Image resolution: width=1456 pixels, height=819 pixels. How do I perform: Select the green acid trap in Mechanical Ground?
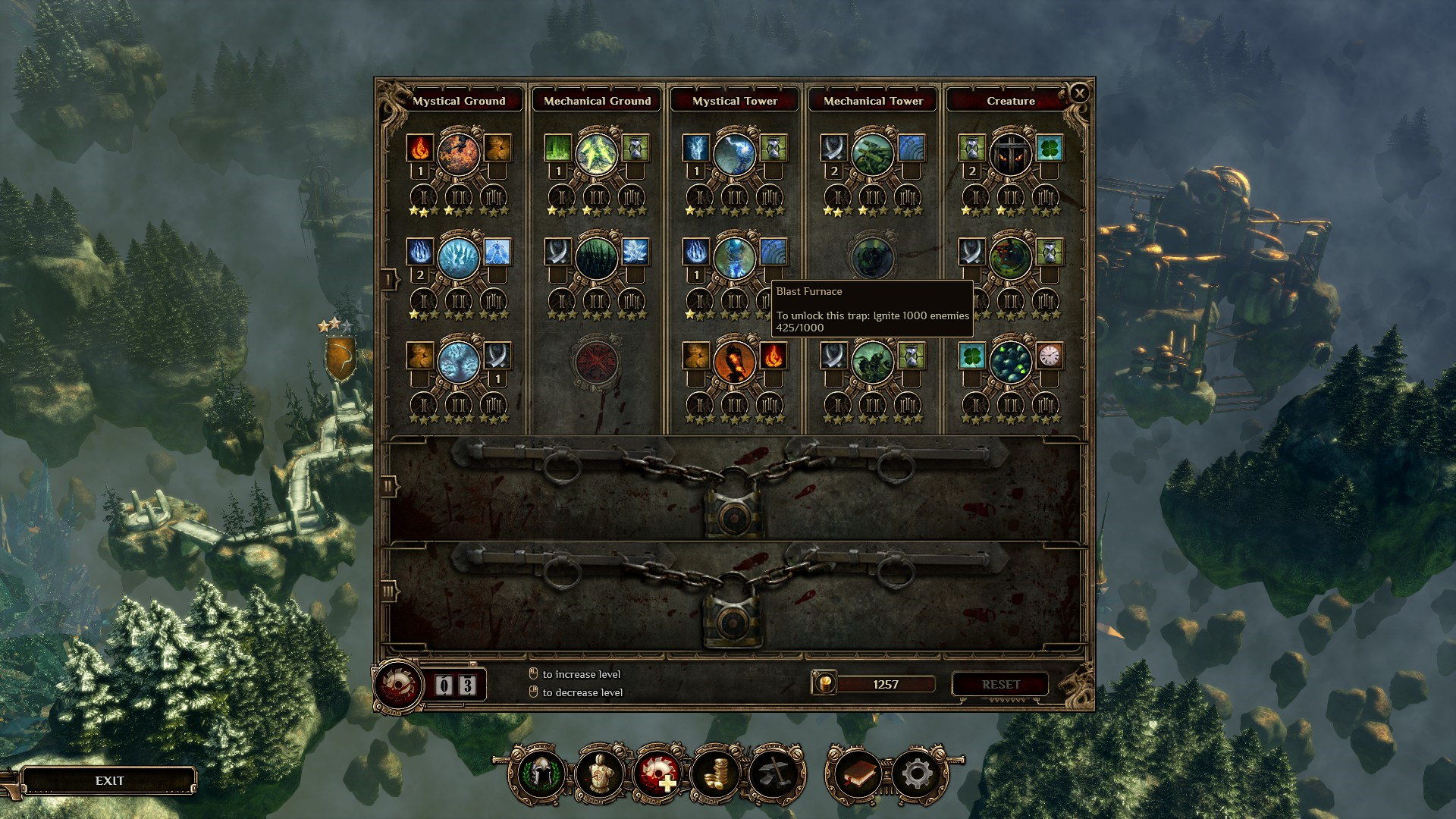click(596, 152)
